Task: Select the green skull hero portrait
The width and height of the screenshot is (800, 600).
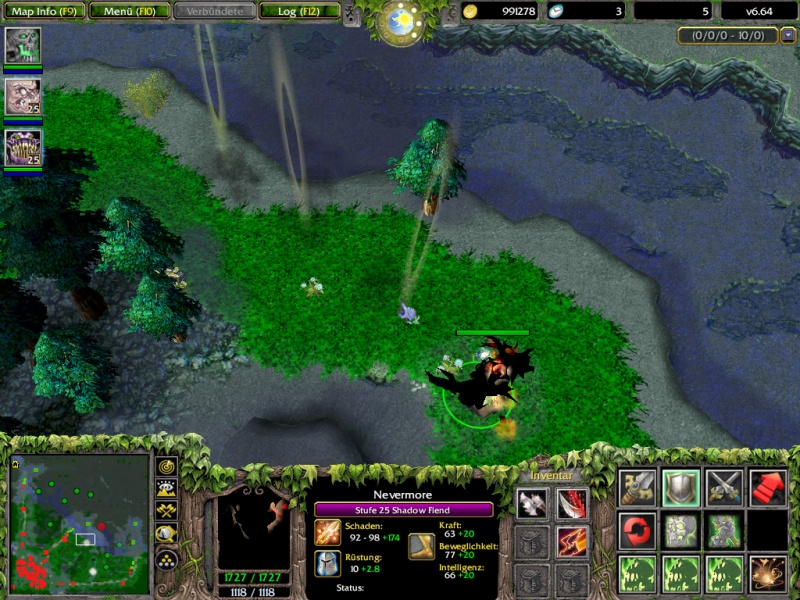Action: 22,46
